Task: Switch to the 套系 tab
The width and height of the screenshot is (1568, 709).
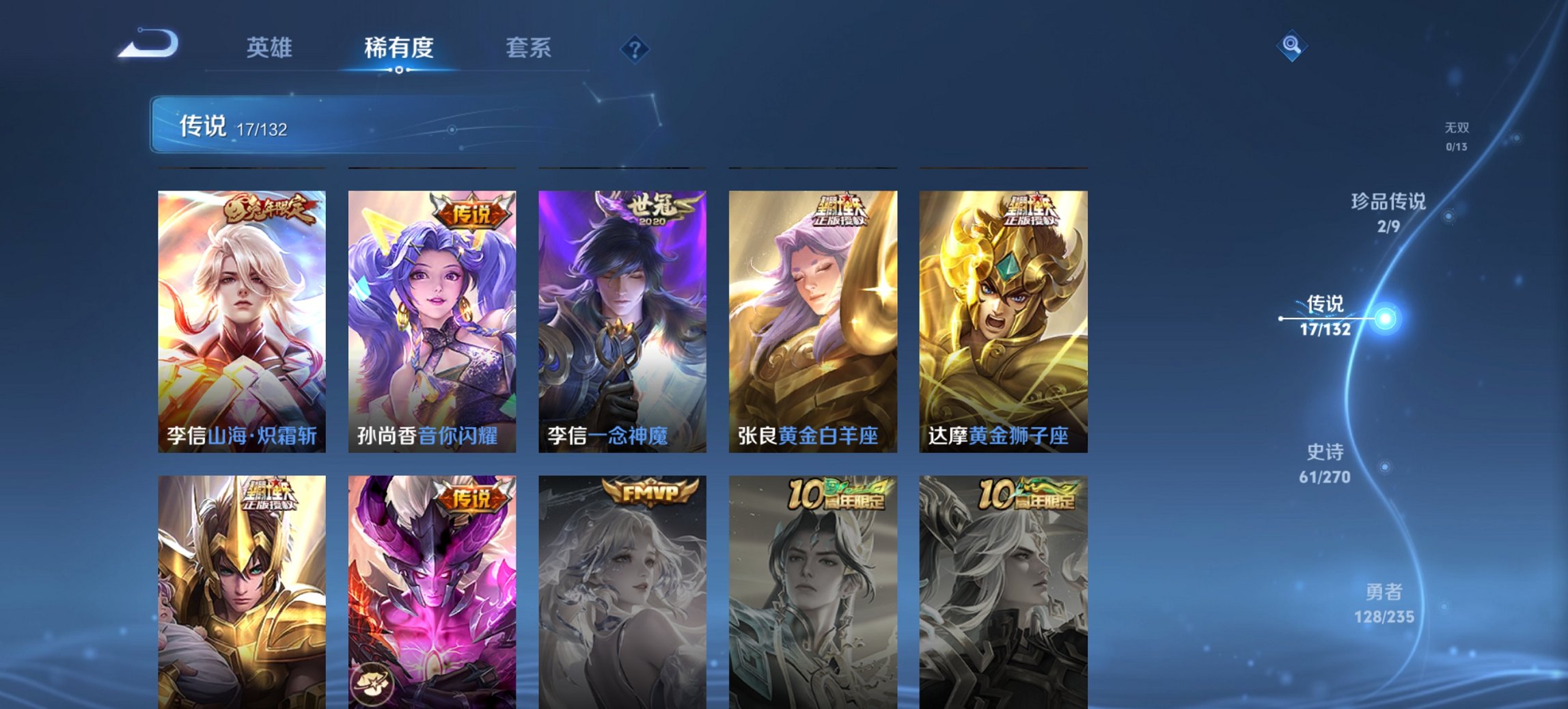Action: (528, 48)
